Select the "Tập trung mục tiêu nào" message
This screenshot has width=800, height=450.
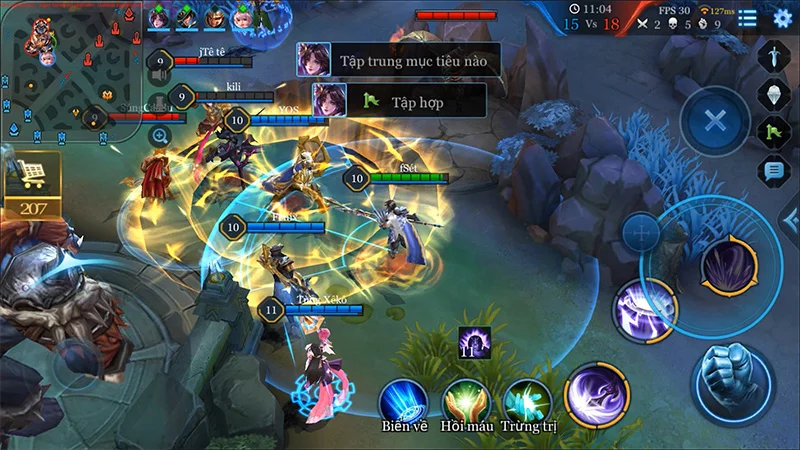coord(398,60)
